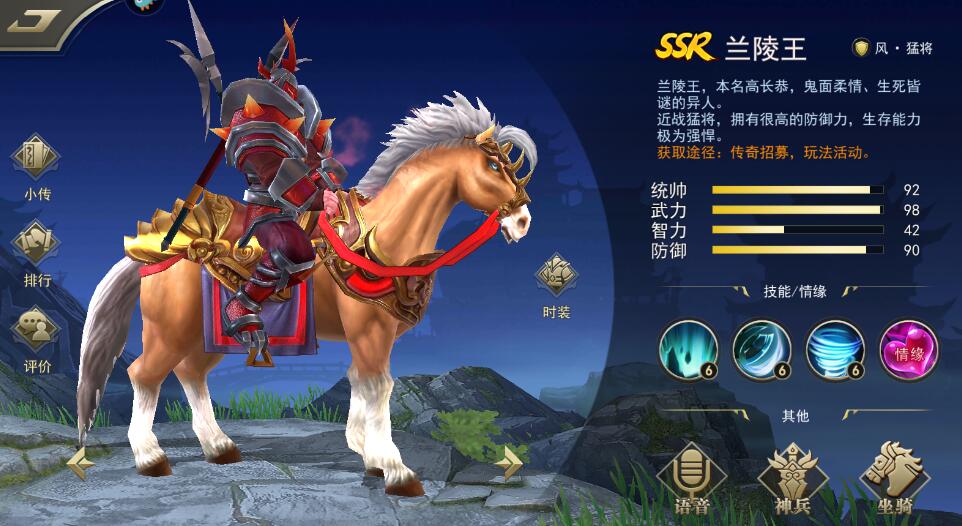Open the 坐骑 mount button
The image size is (962, 526).
(889, 477)
